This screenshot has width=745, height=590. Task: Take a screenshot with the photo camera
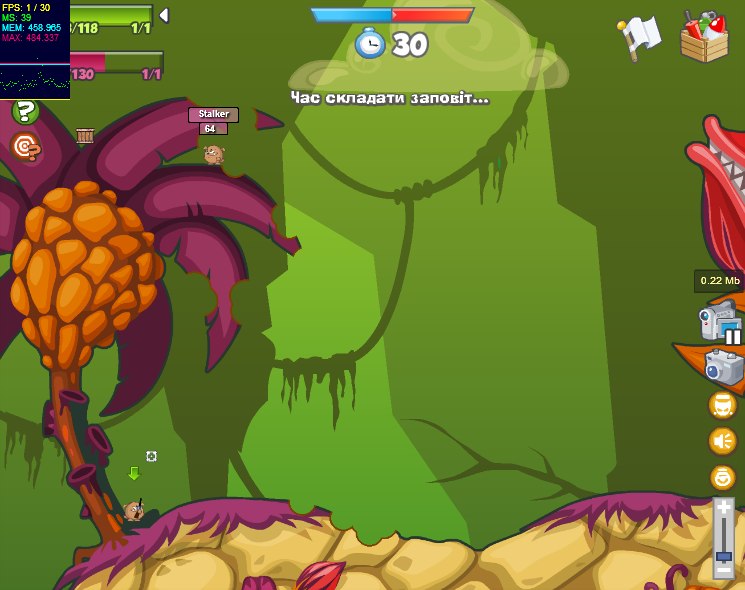pyautogui.click(x=723, y=366)
